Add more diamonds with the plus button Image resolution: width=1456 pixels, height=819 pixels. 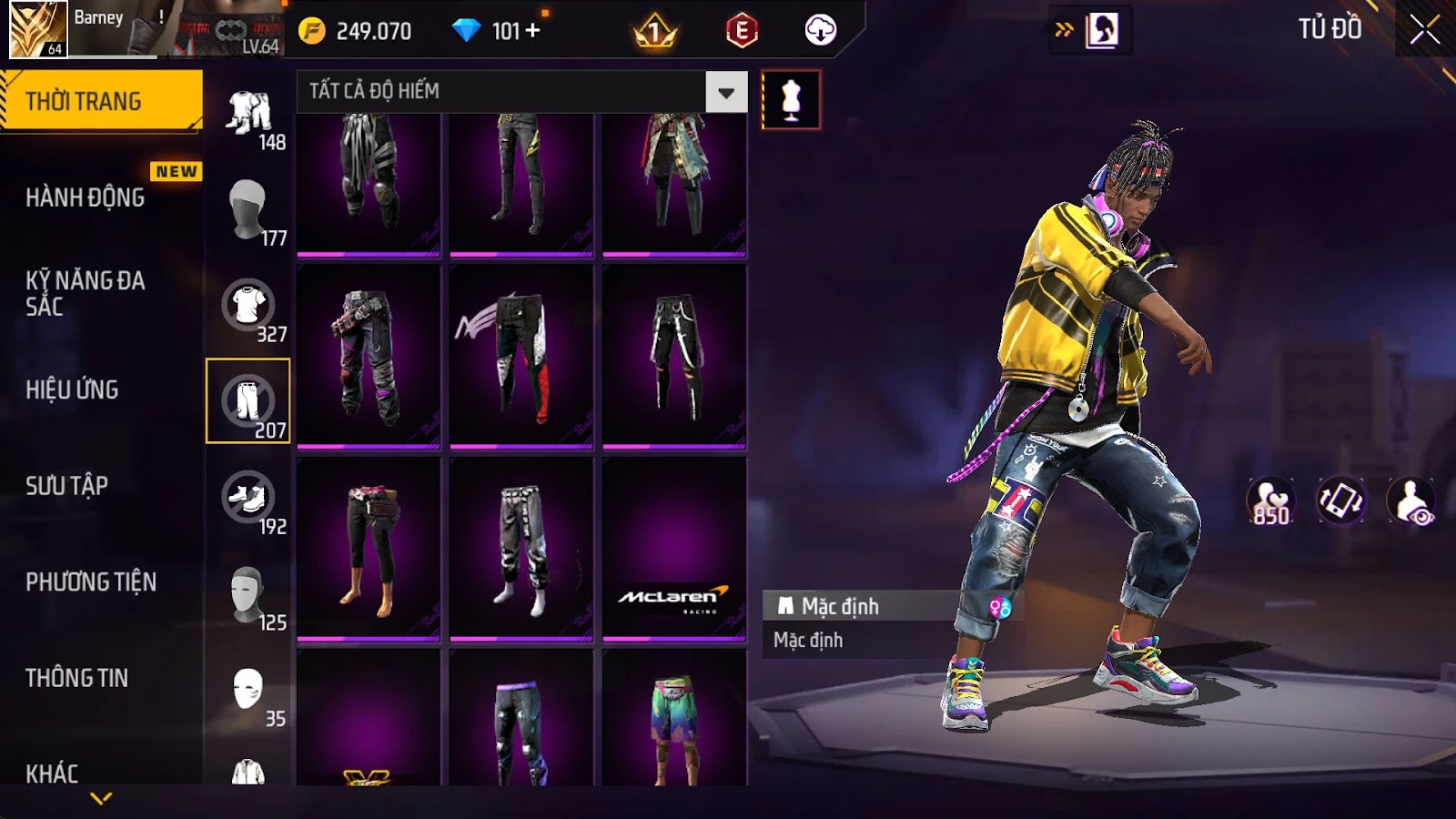[533, 31]
